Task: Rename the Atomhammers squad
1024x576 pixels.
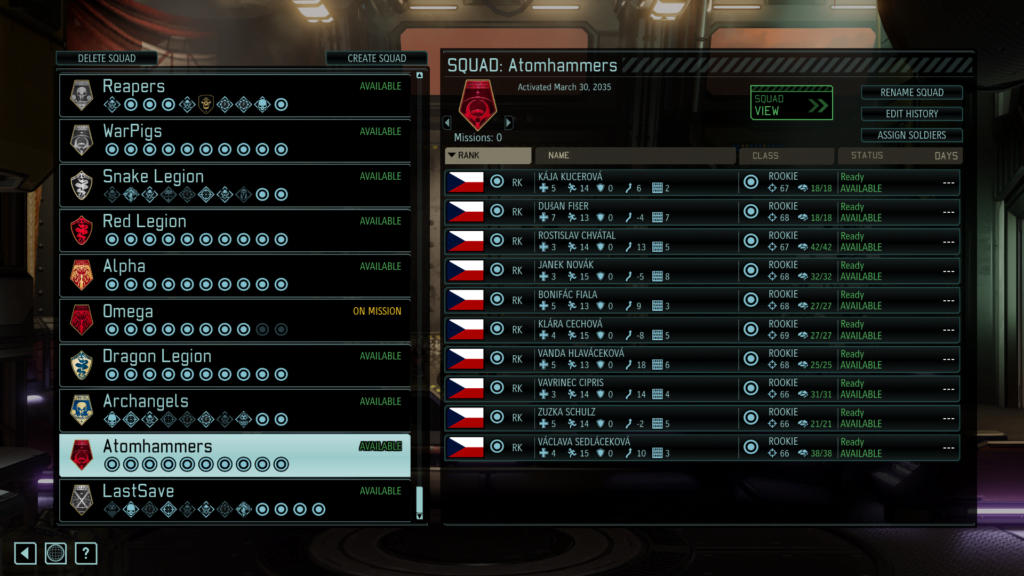Action: click(x=911, y=92)
